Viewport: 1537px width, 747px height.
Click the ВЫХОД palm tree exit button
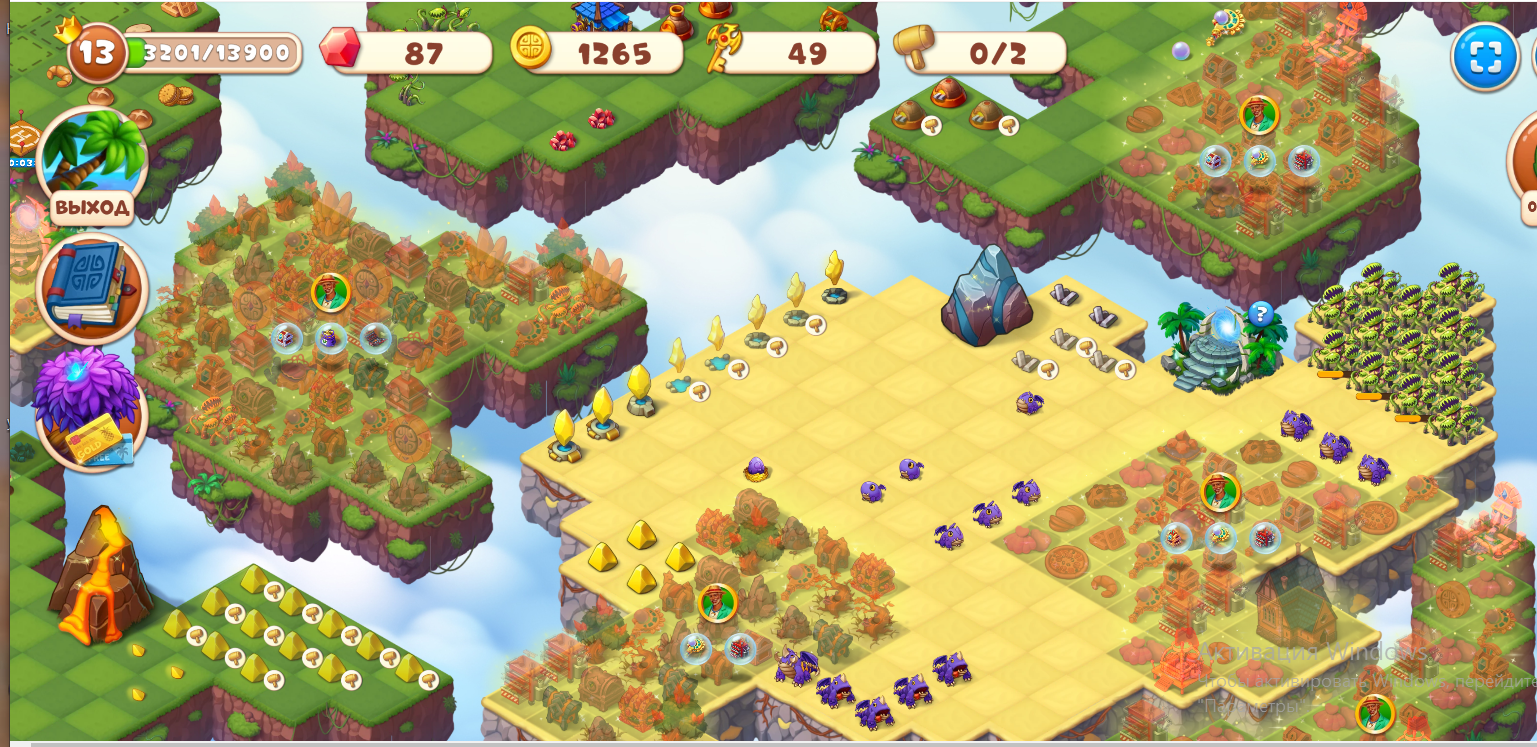[x=91, y=165]
